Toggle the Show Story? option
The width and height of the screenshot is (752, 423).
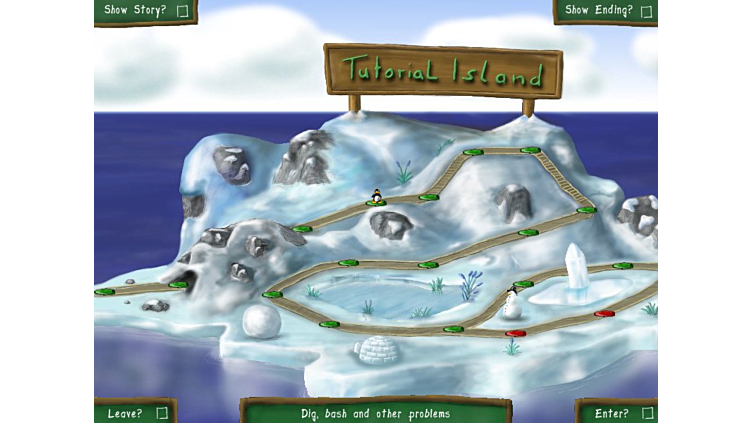pos(182,11)
